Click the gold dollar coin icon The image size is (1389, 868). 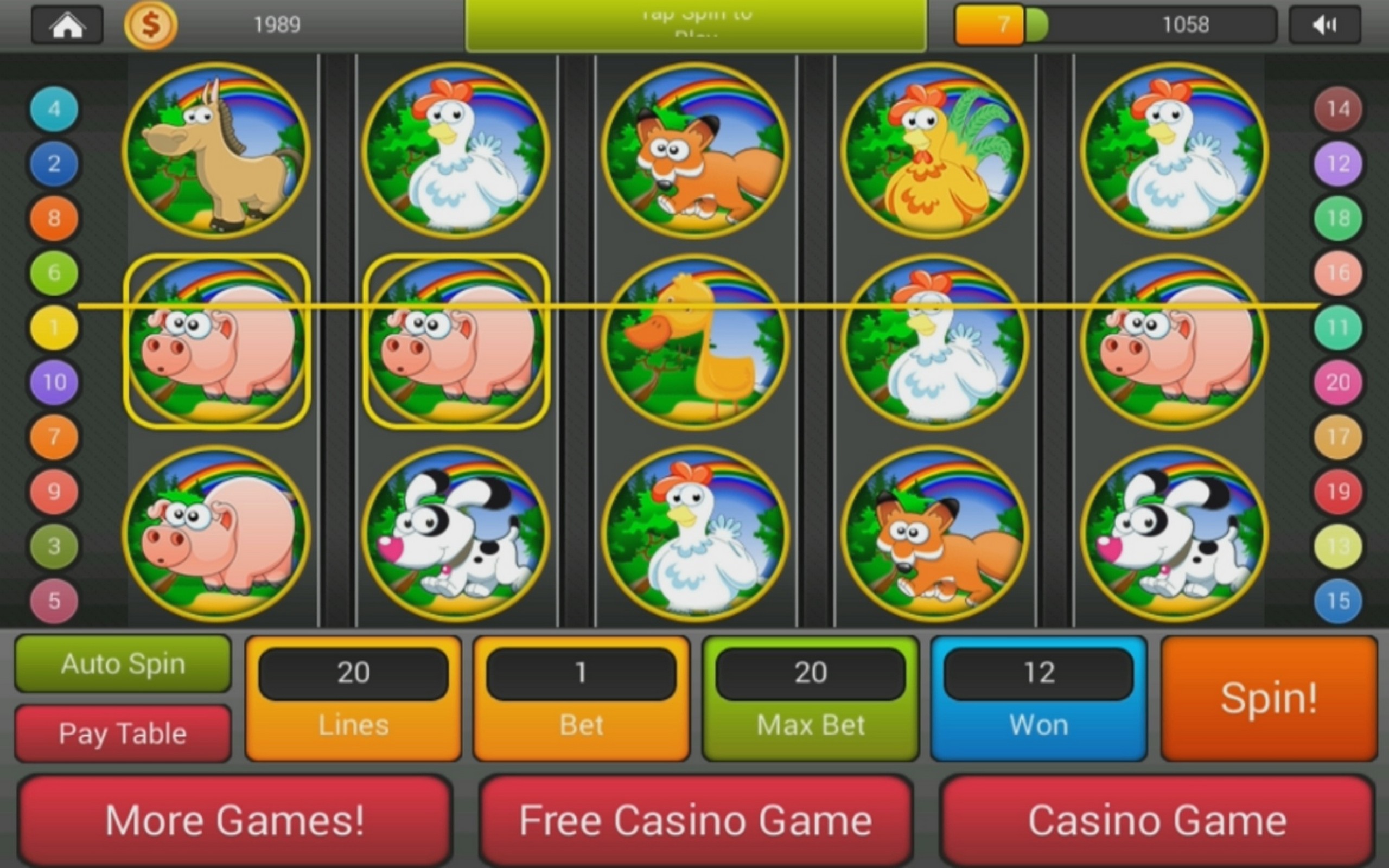pos(150,24)
